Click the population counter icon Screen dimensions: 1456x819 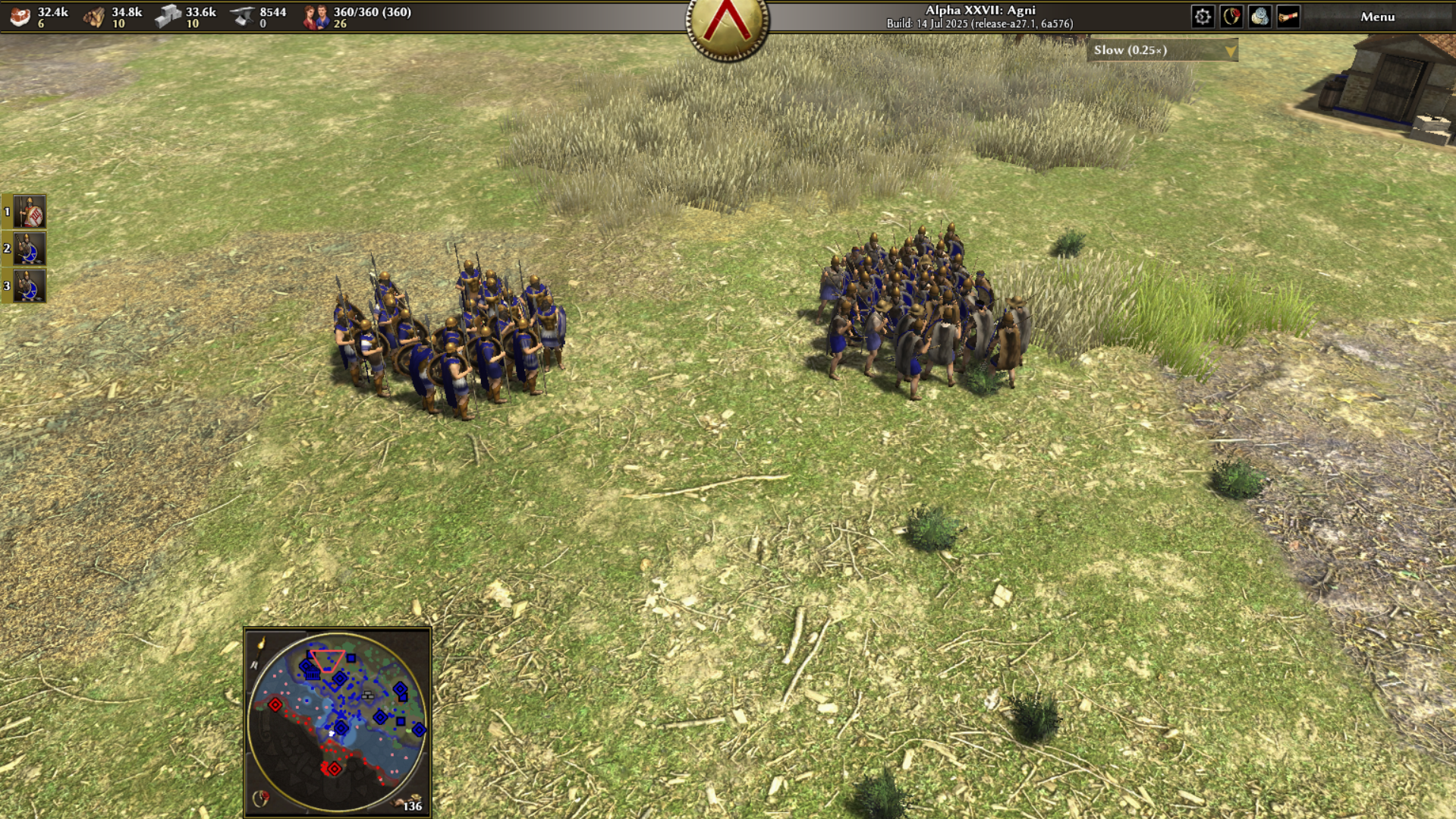pos(316,17)
